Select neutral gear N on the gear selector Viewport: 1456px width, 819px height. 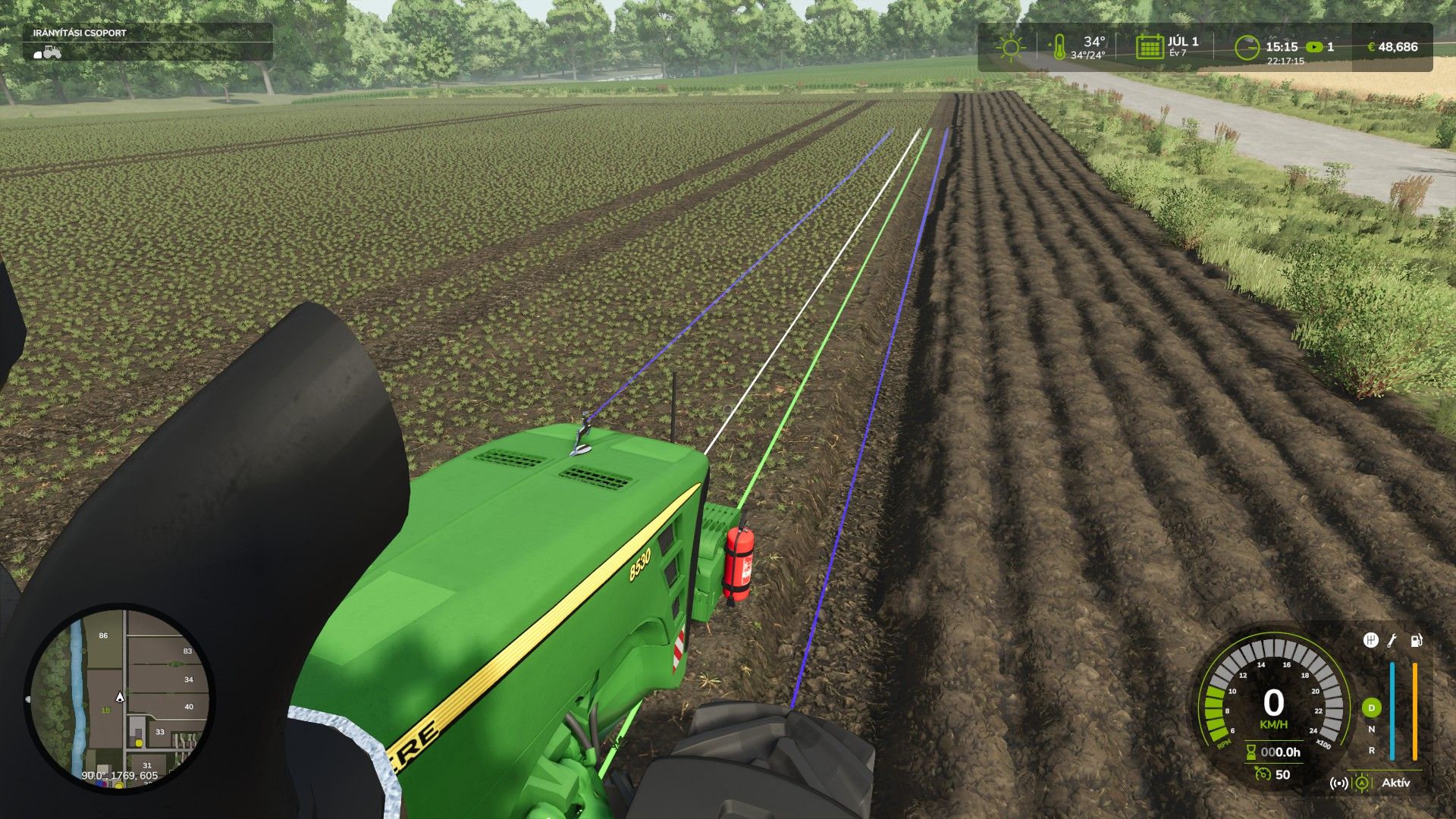(x=1371, y=729)
